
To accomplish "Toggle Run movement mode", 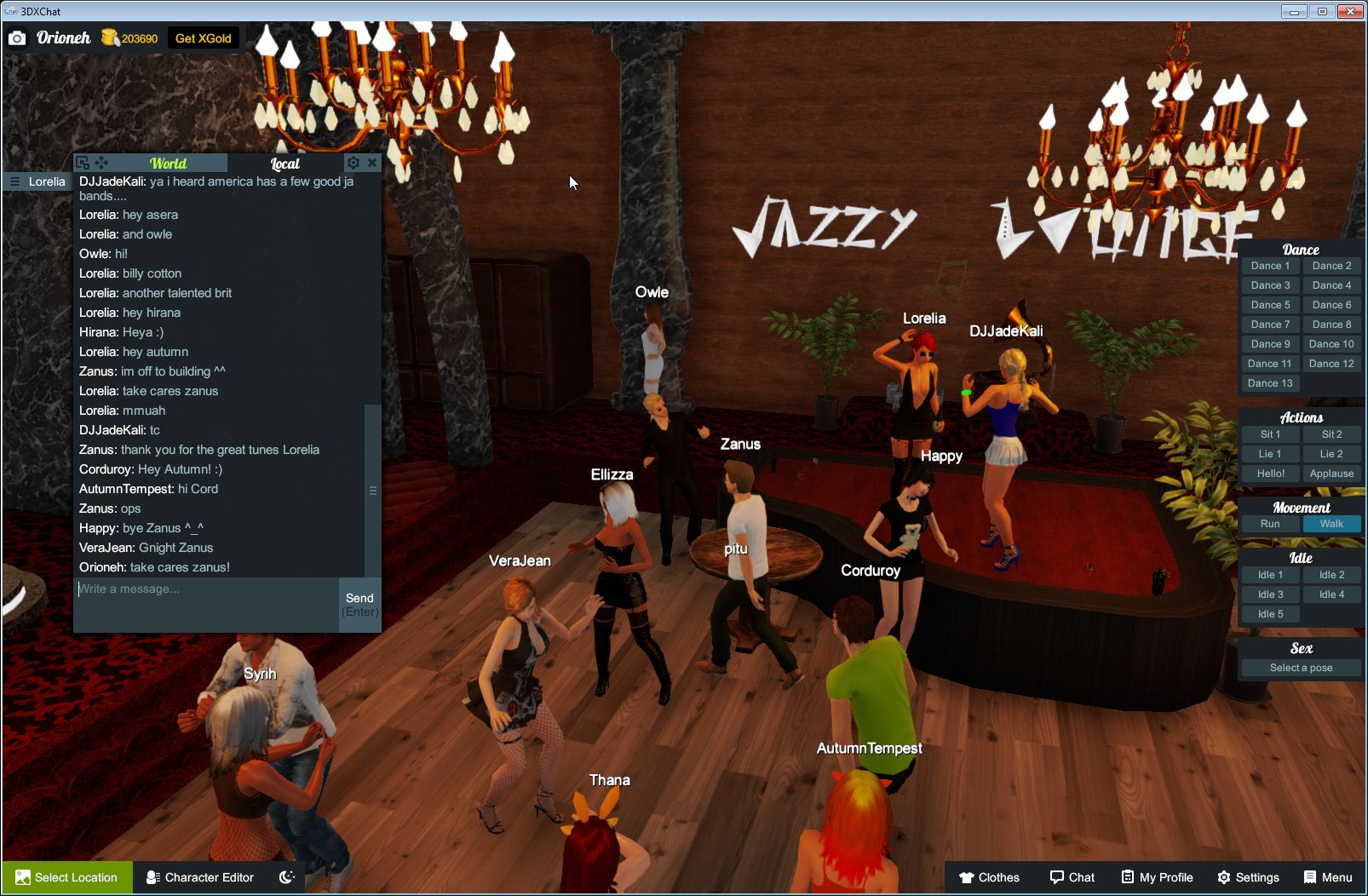I will tap(1270, 524).
